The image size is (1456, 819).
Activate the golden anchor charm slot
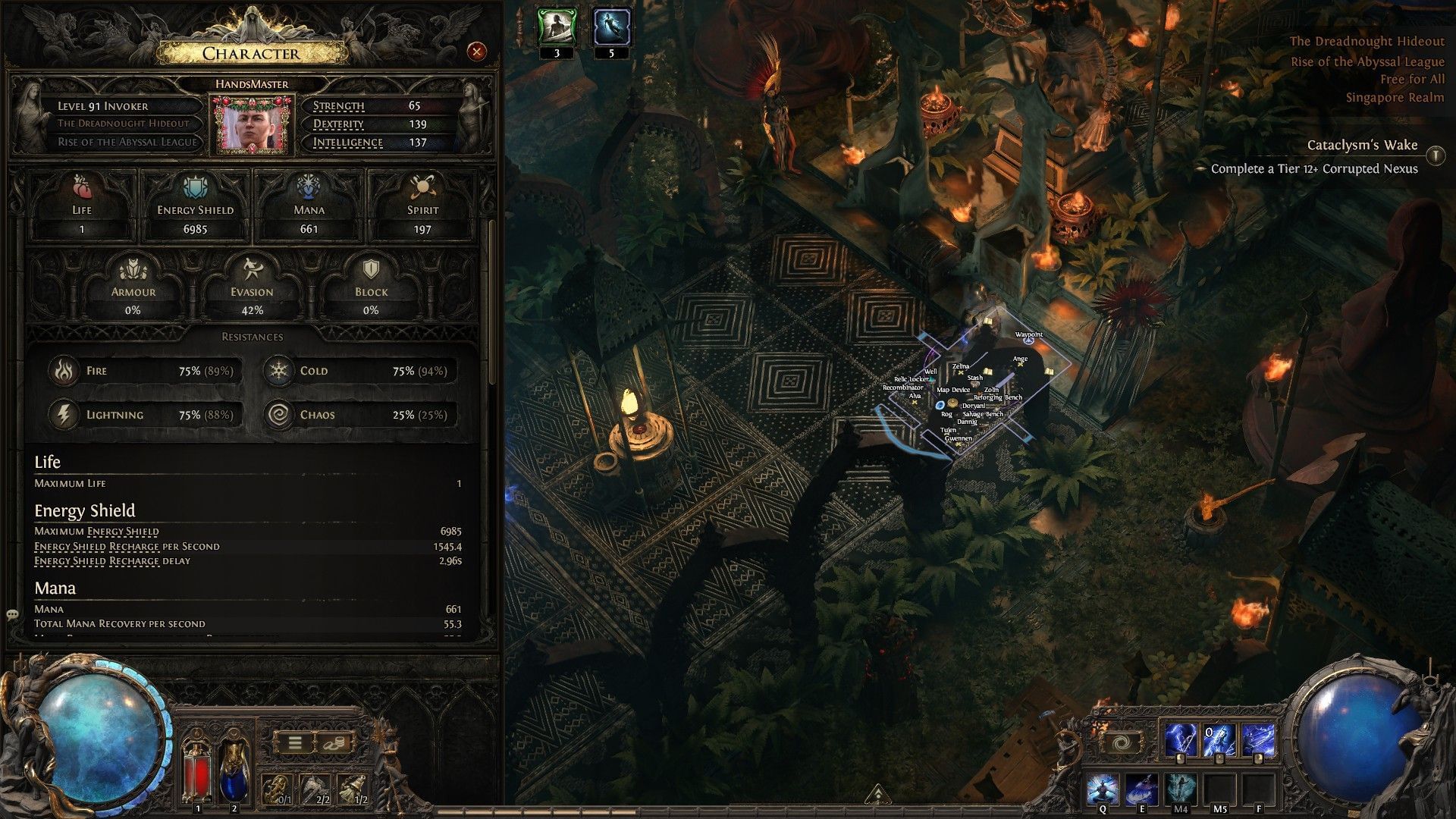278,789
